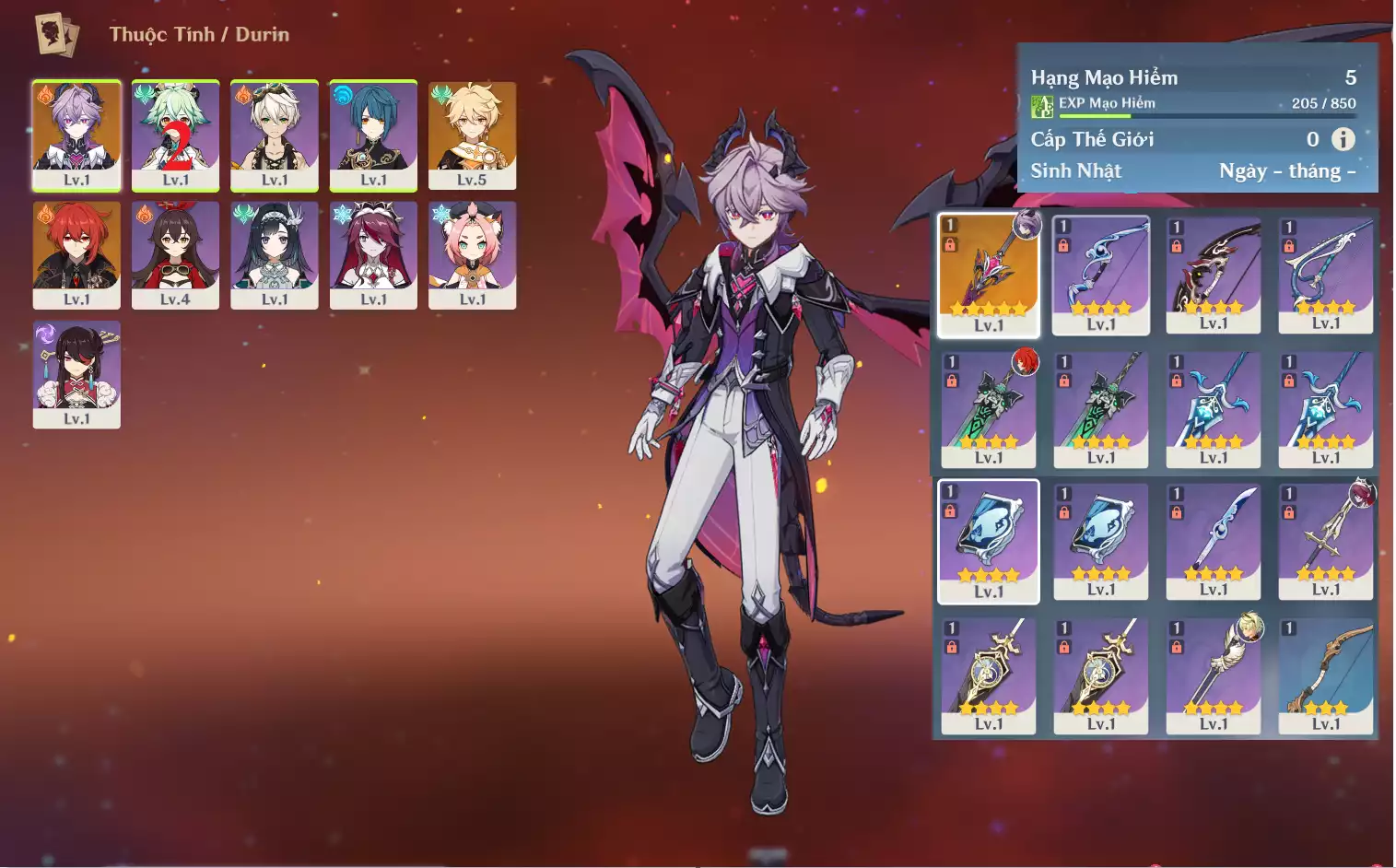Viewport: 1396px width, 868px height.
Task: Choose the Lv.4 Amber card
Action: coord(175,255)
